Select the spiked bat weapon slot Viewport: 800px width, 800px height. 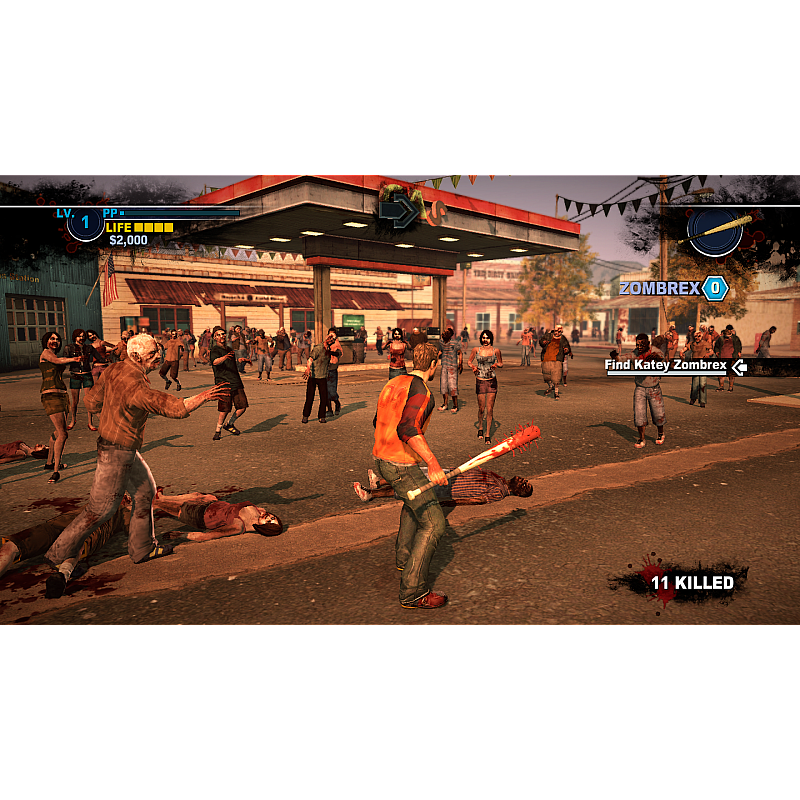pyautogui.click(x=715, y=229)
